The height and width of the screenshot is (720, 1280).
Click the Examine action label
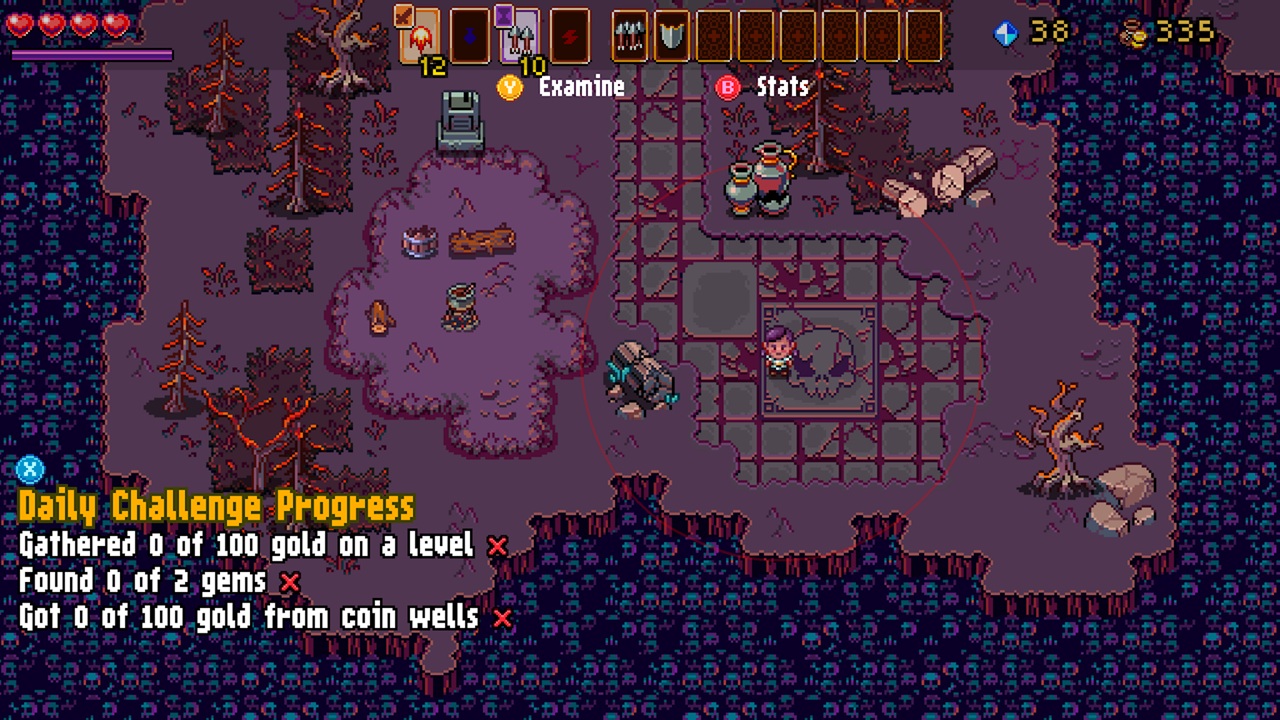pyautogui.click(x=582, y=88)
